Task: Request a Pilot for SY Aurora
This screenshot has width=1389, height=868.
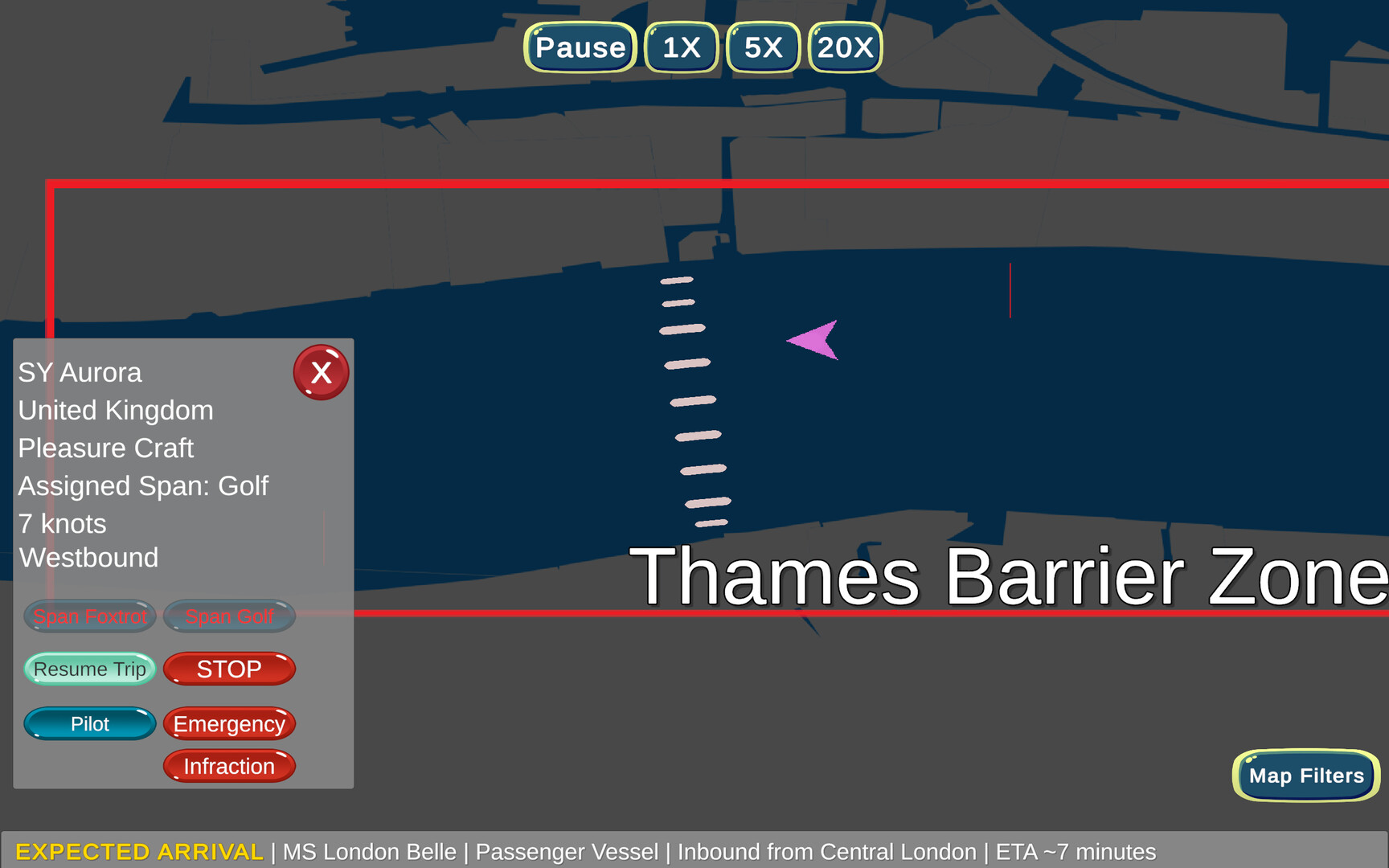Action: tap(89, 723)
